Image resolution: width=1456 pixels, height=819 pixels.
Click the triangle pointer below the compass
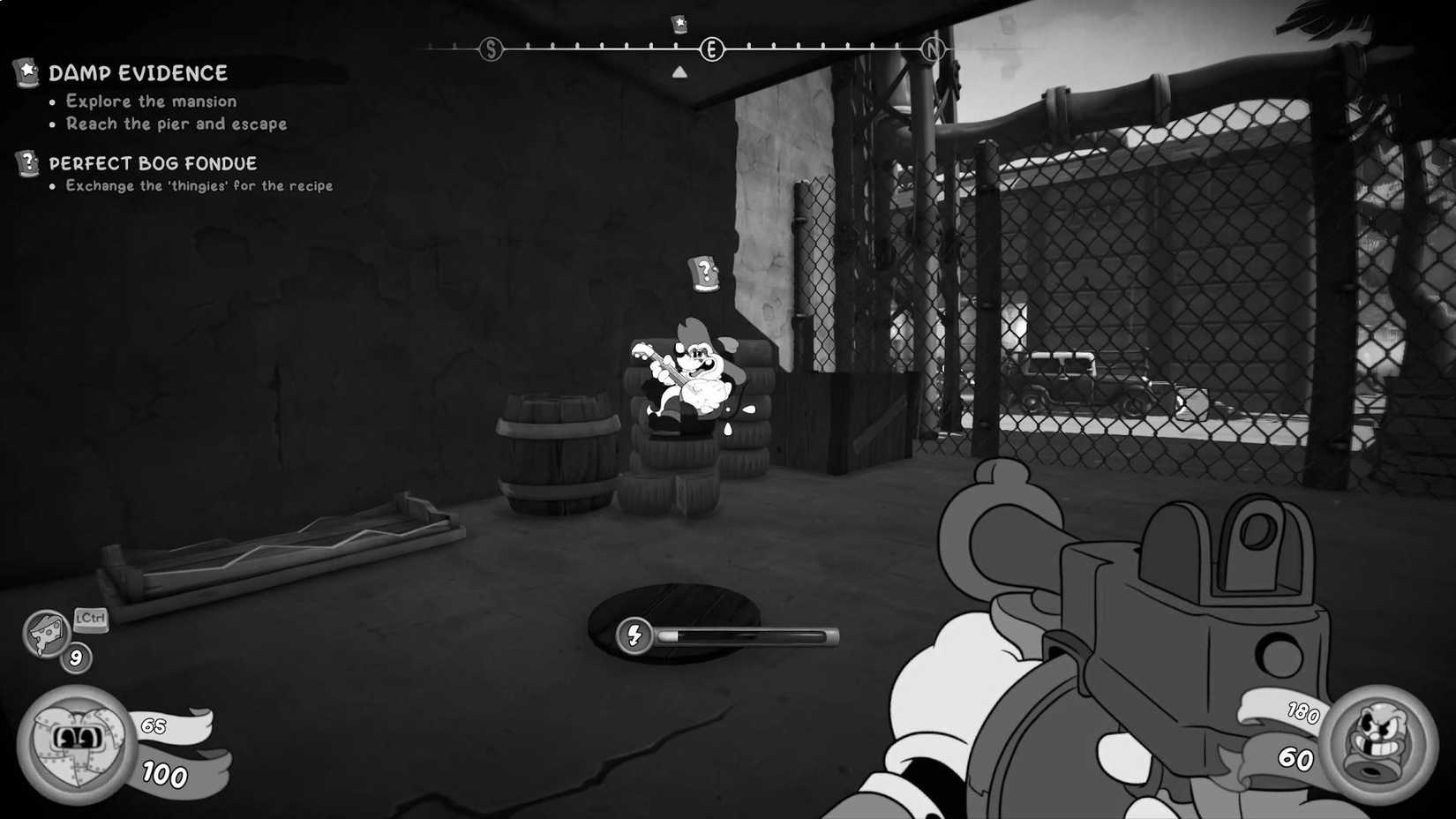pos(679,71)
